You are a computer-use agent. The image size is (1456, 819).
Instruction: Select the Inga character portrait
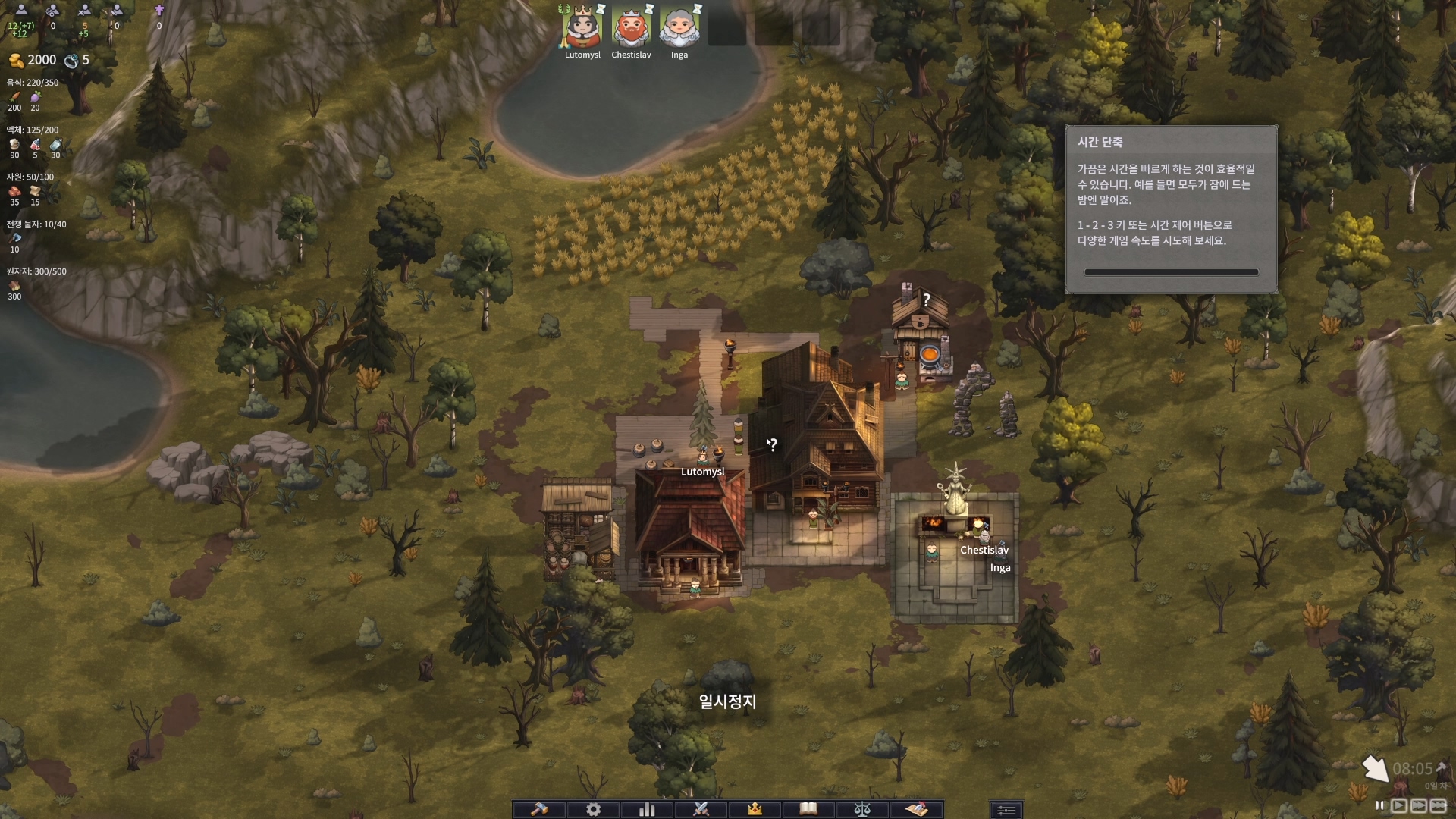tap(679, 28)
